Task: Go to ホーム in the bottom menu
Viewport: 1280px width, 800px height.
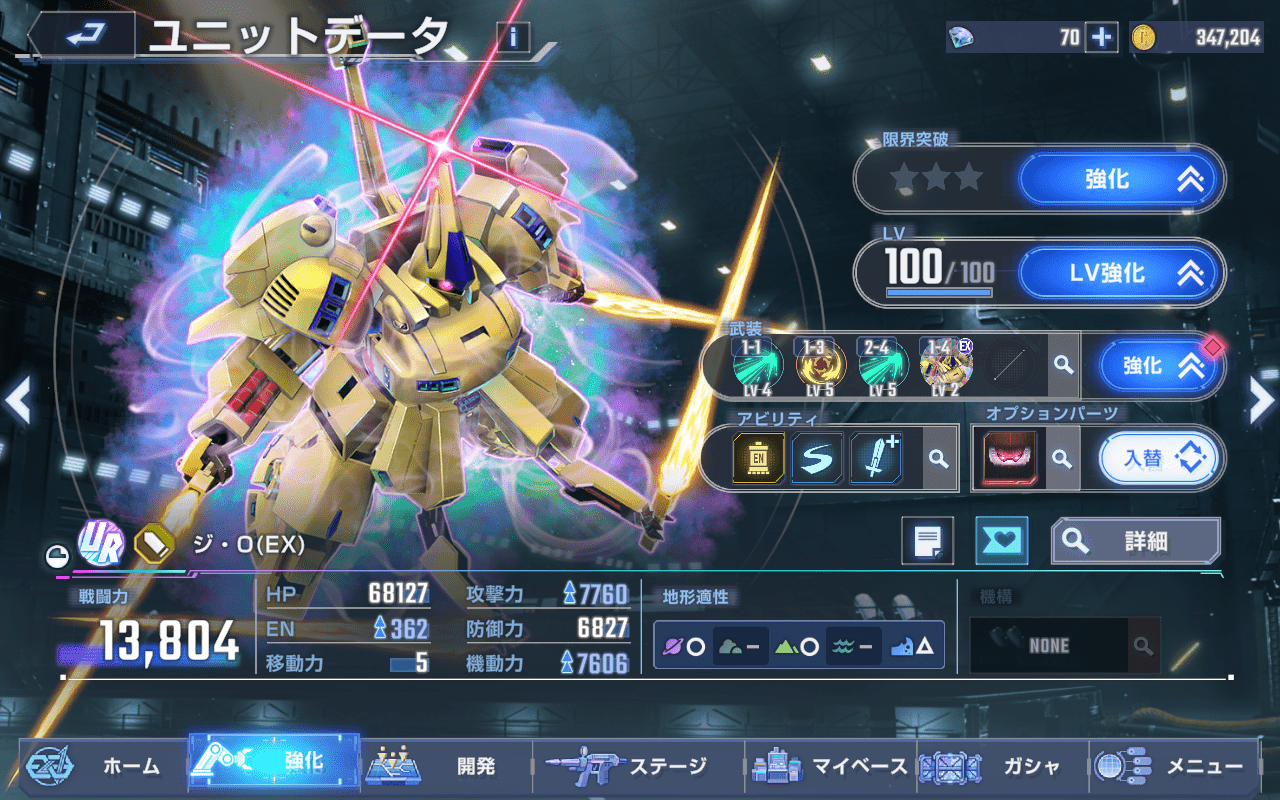Action: click(100, 766)
